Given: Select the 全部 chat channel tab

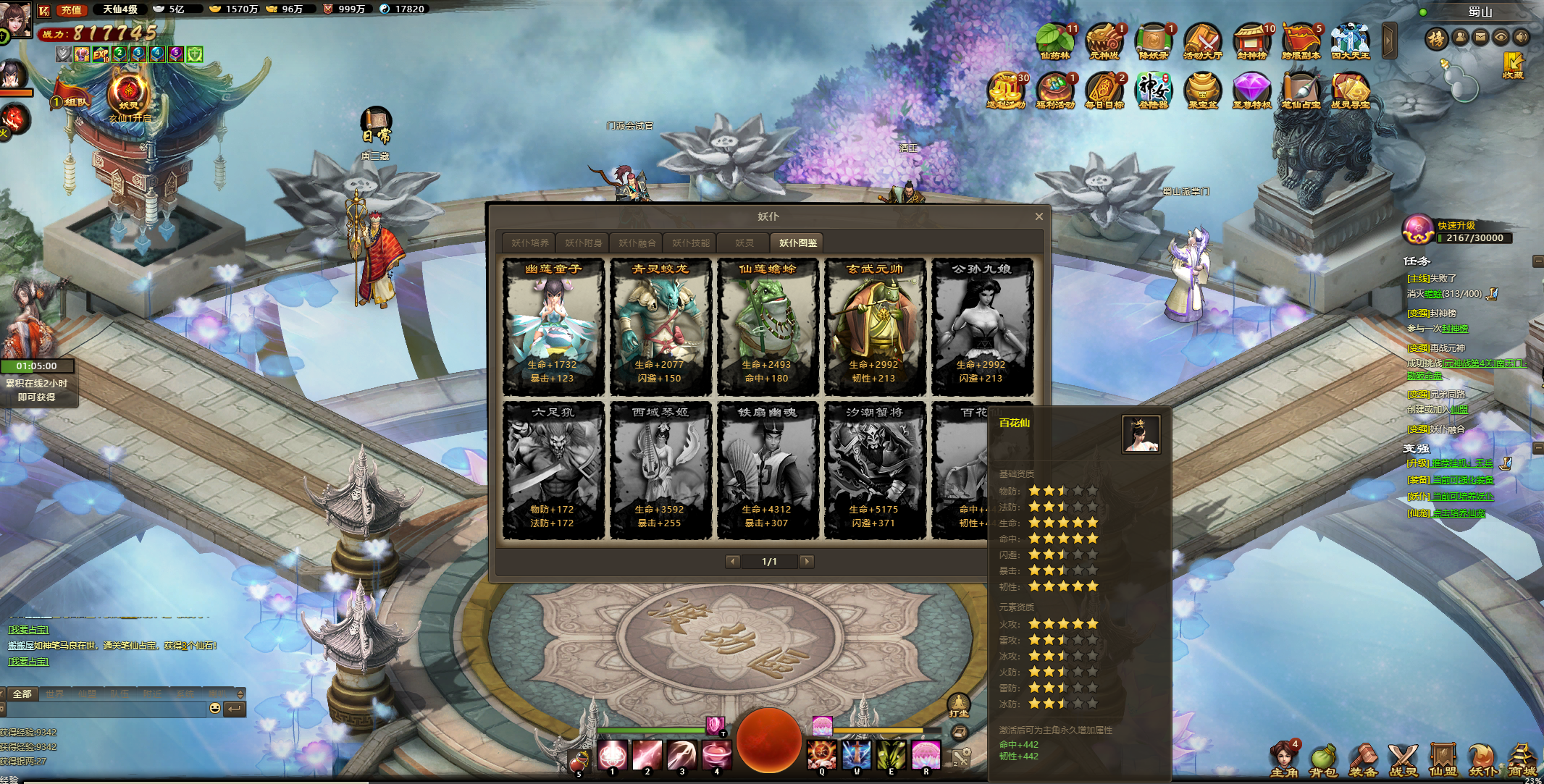Looking at the screenshot, I should (x=22, y=694).
